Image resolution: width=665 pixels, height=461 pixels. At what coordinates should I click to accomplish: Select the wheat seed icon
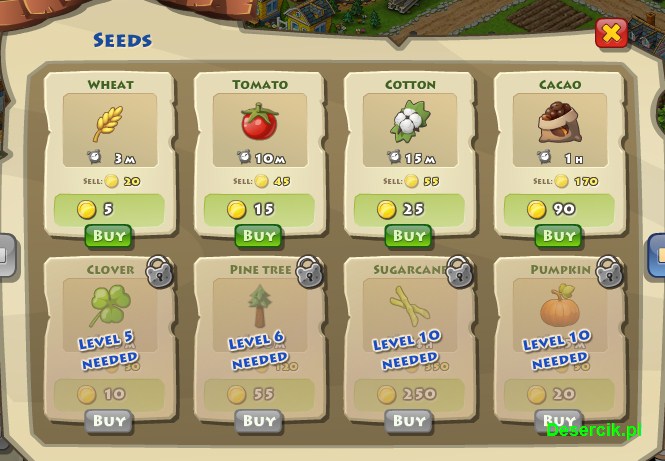click(109, 122)
